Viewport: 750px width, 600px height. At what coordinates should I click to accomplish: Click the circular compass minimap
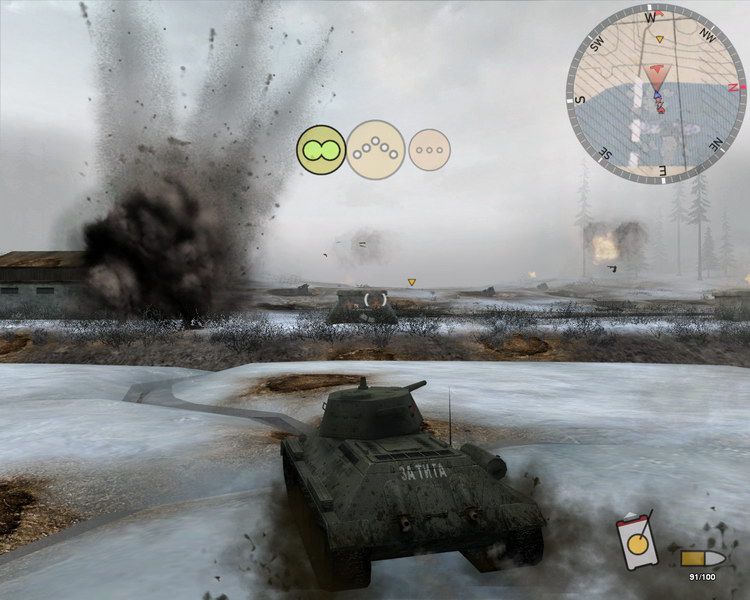click(656, 94)
